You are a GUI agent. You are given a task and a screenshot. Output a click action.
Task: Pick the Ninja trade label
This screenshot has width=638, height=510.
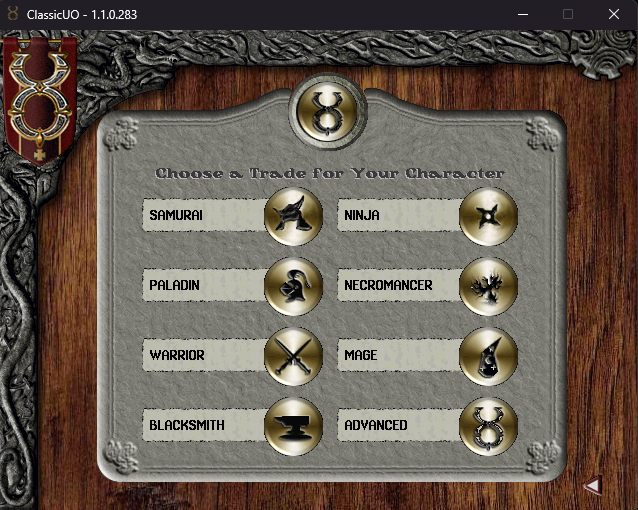362,215
